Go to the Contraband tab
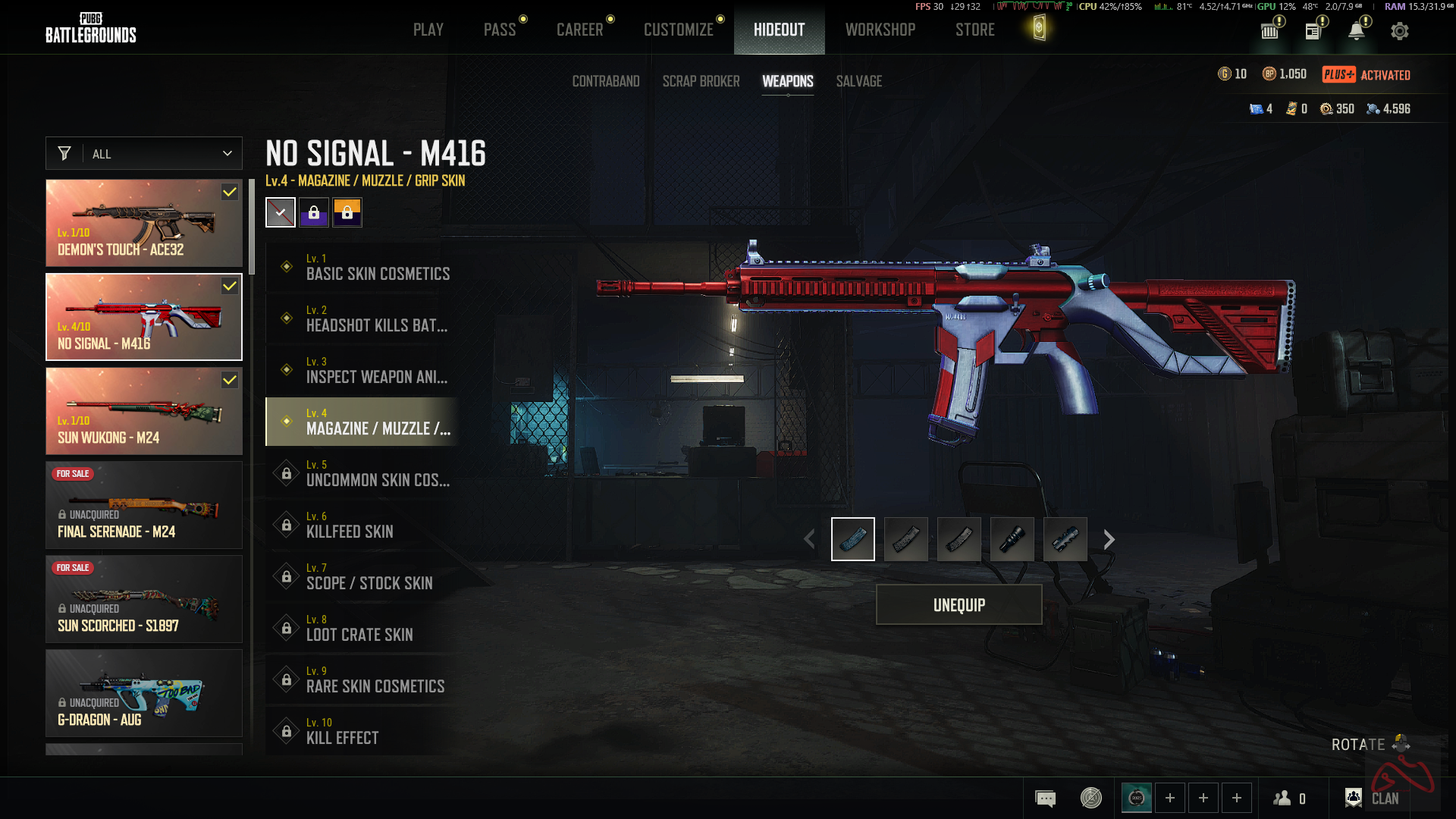Screen dimensions: 1456x819 (605, 81)
